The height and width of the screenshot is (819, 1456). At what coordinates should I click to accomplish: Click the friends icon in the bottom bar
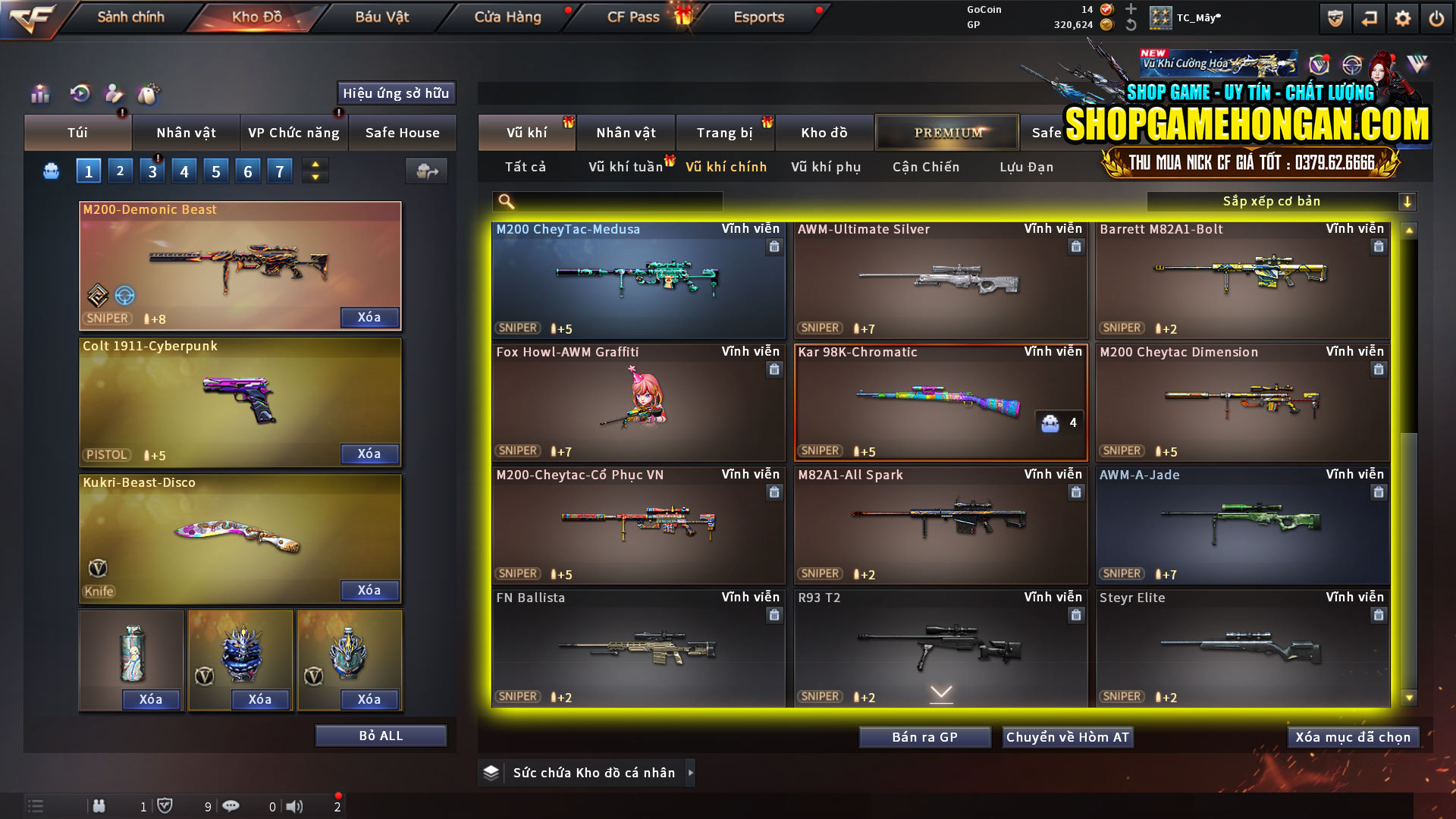tap(99, 806)
